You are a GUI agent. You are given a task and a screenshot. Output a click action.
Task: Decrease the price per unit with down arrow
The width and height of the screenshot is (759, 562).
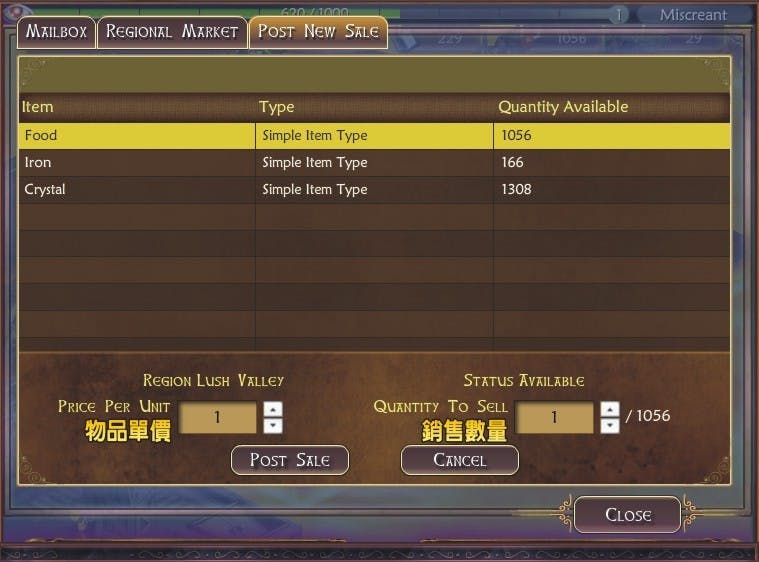pos(273,426)
